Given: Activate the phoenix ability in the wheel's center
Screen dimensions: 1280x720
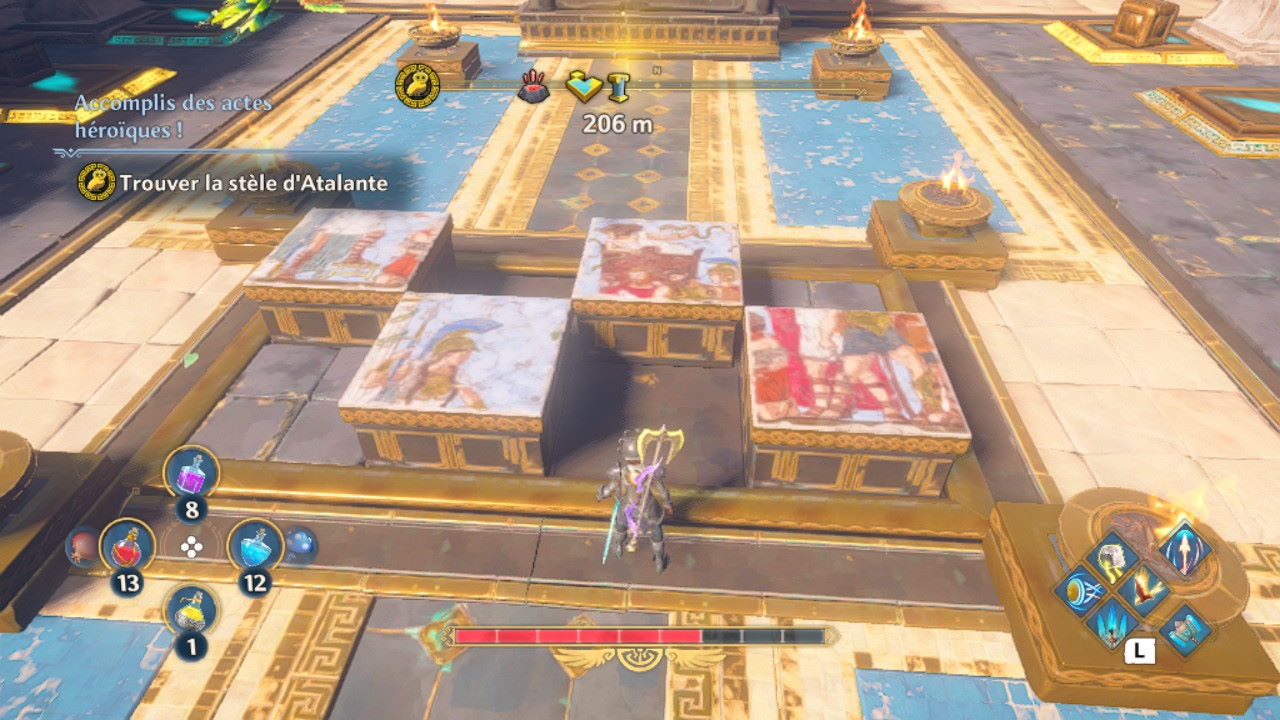Looking at the screenshot, I should pos(1144,592).
